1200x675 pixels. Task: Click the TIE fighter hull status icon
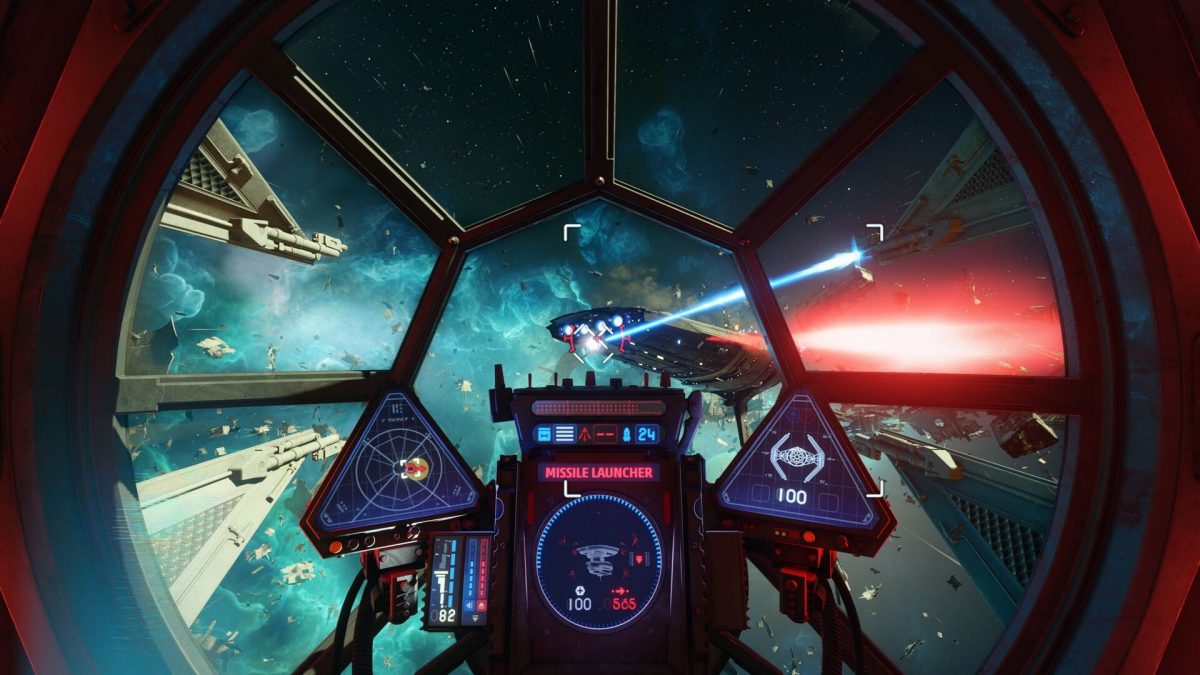tap(796, 458)
